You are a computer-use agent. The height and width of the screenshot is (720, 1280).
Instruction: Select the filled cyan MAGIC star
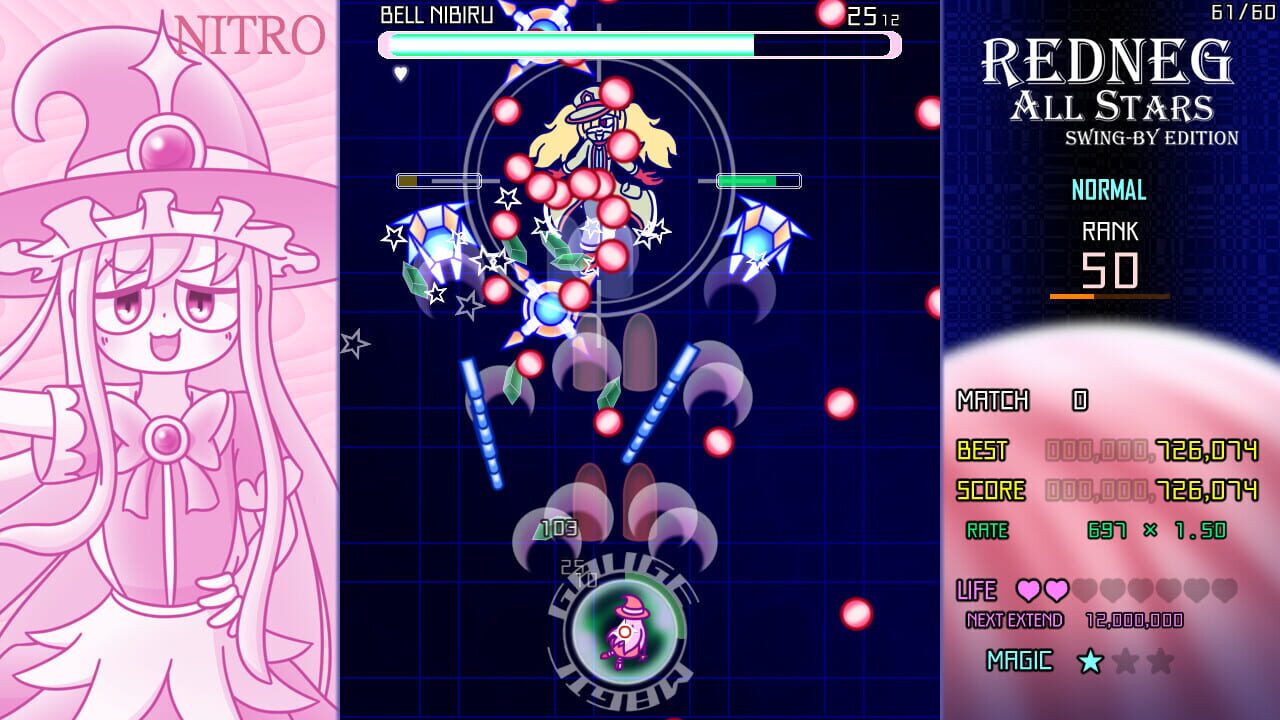pyautogui.click(x=1091, y=662)
